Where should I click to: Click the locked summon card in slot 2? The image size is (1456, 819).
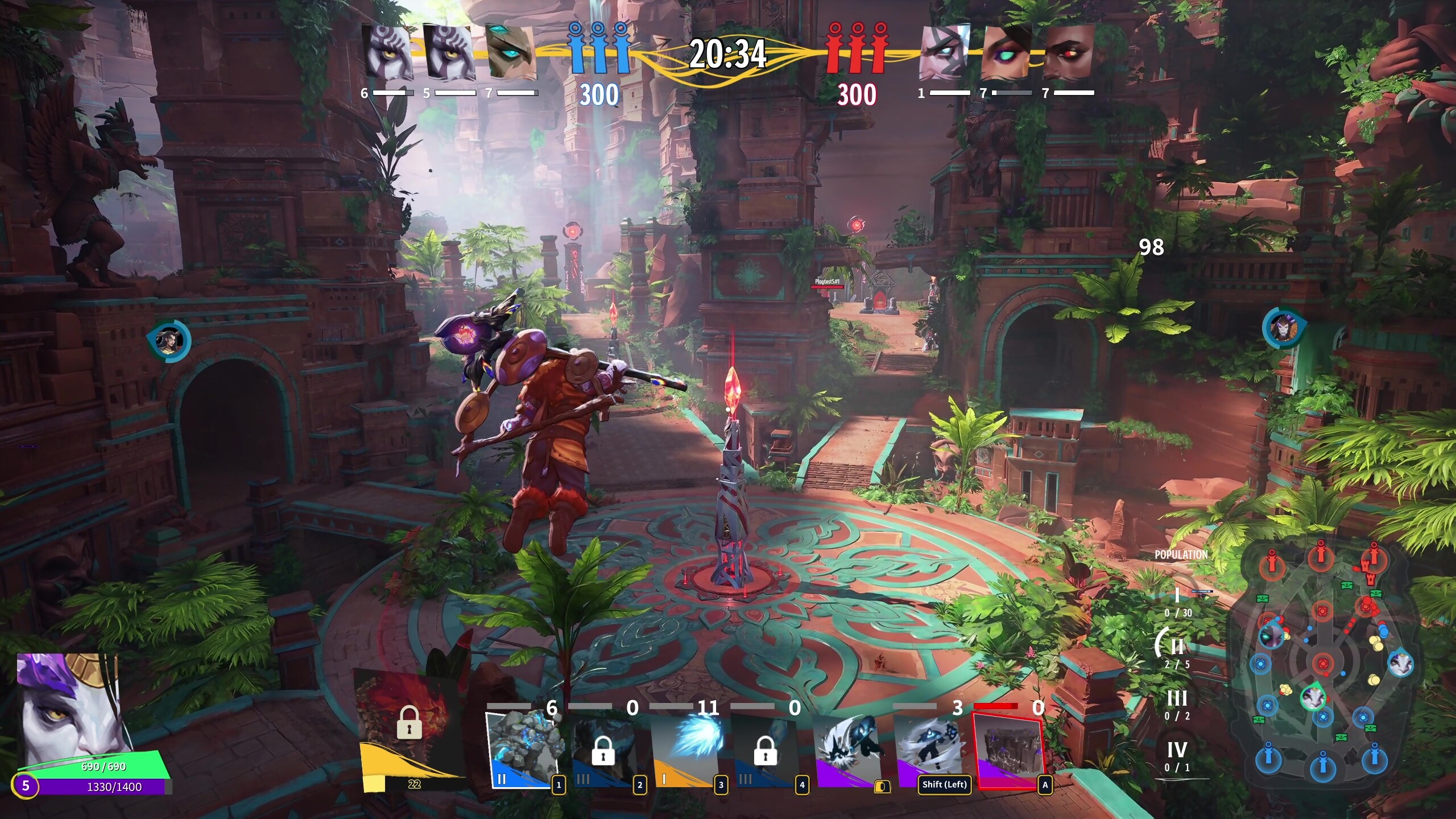click(604, 751)
